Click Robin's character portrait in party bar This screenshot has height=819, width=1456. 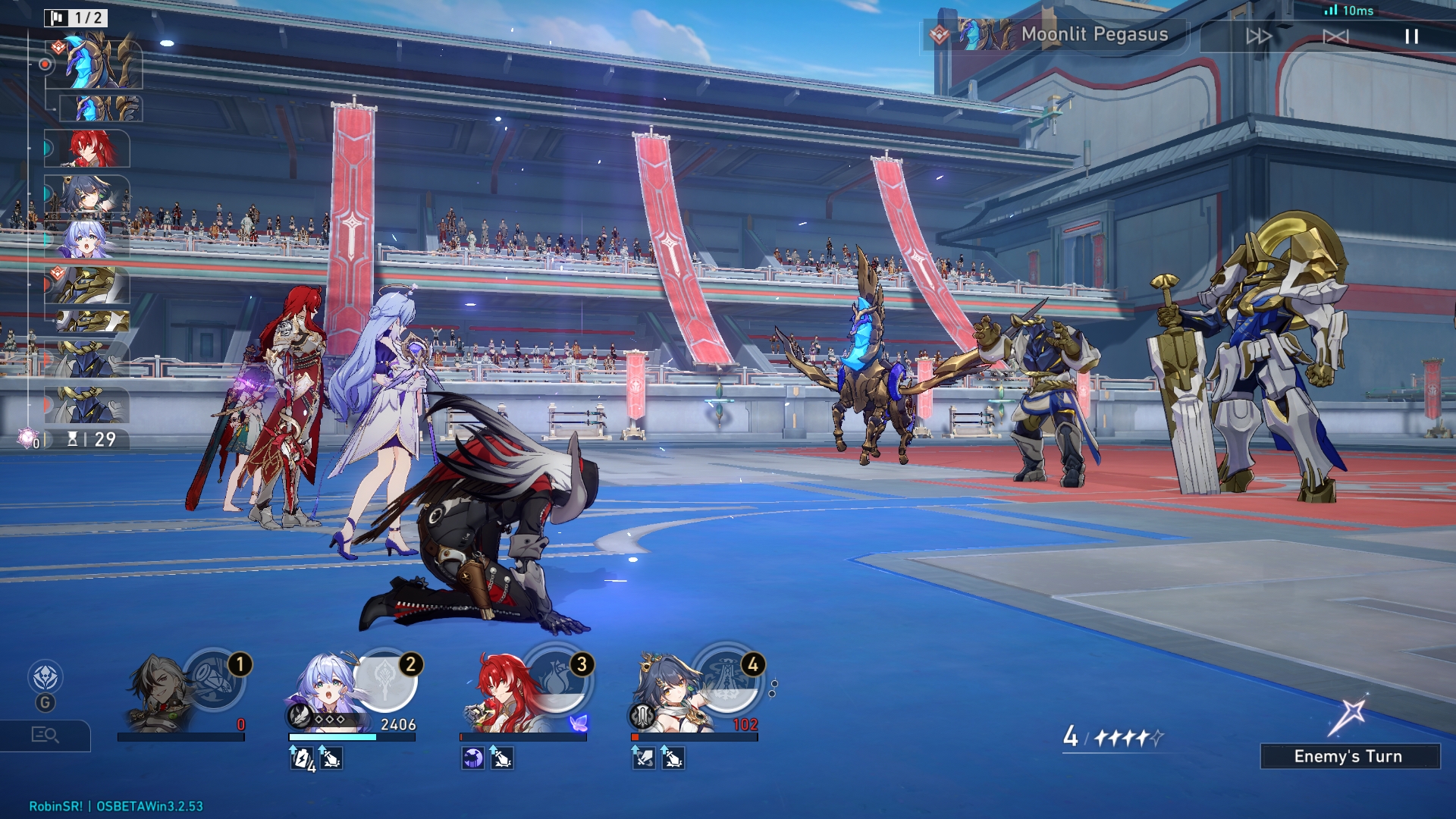[x=326, y=690]
